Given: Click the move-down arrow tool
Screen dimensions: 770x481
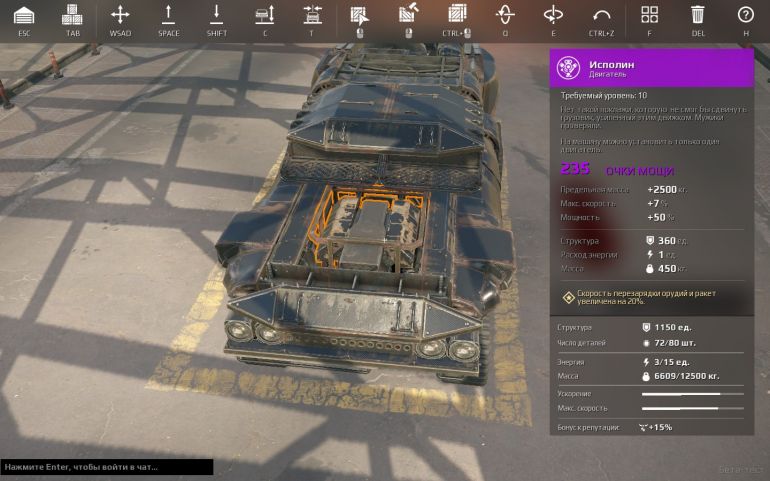Looking at the screenshot, I should (x=216, y=15).
